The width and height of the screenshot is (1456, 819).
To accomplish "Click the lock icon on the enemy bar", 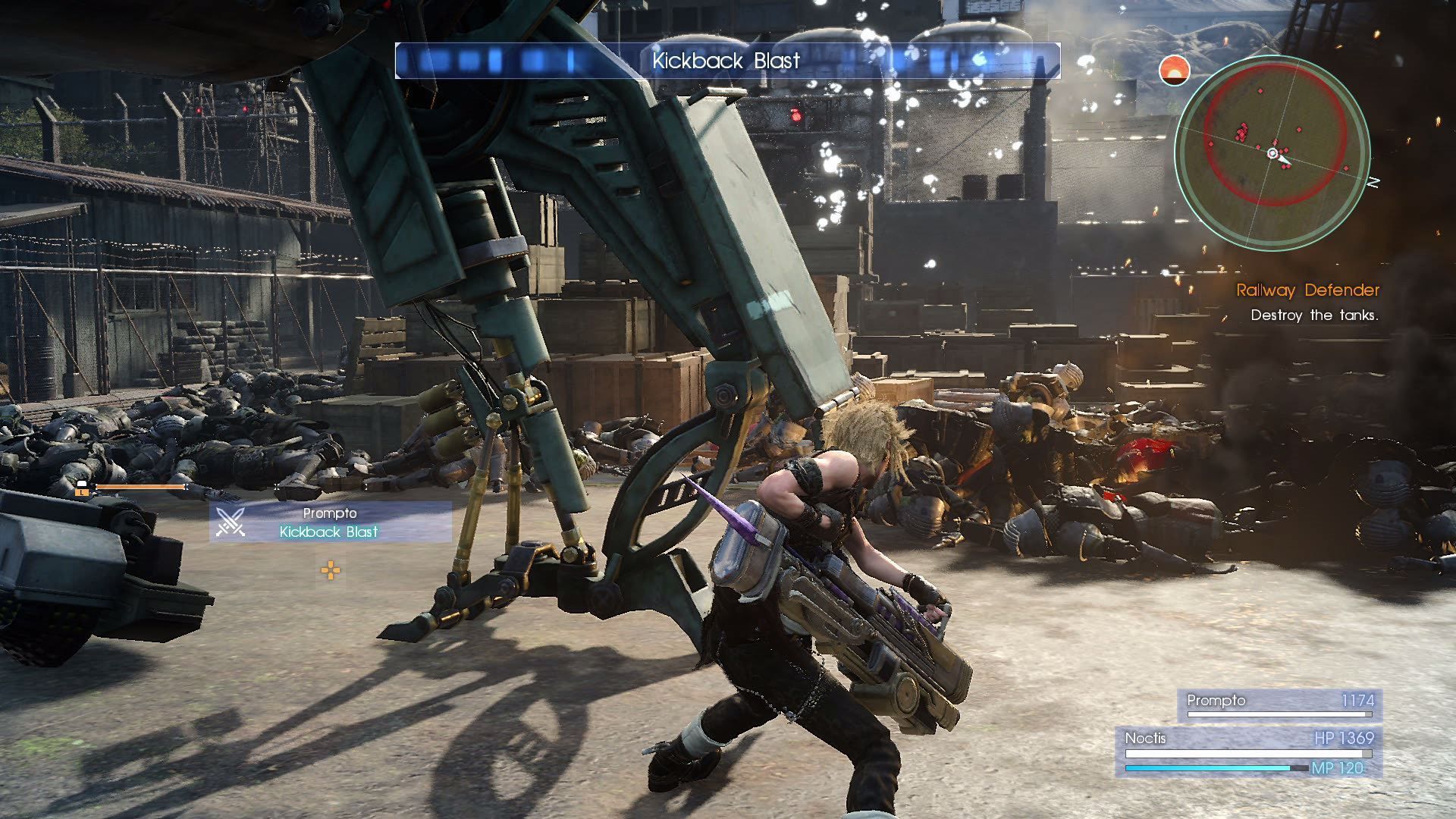I will [x=80, y=484].
